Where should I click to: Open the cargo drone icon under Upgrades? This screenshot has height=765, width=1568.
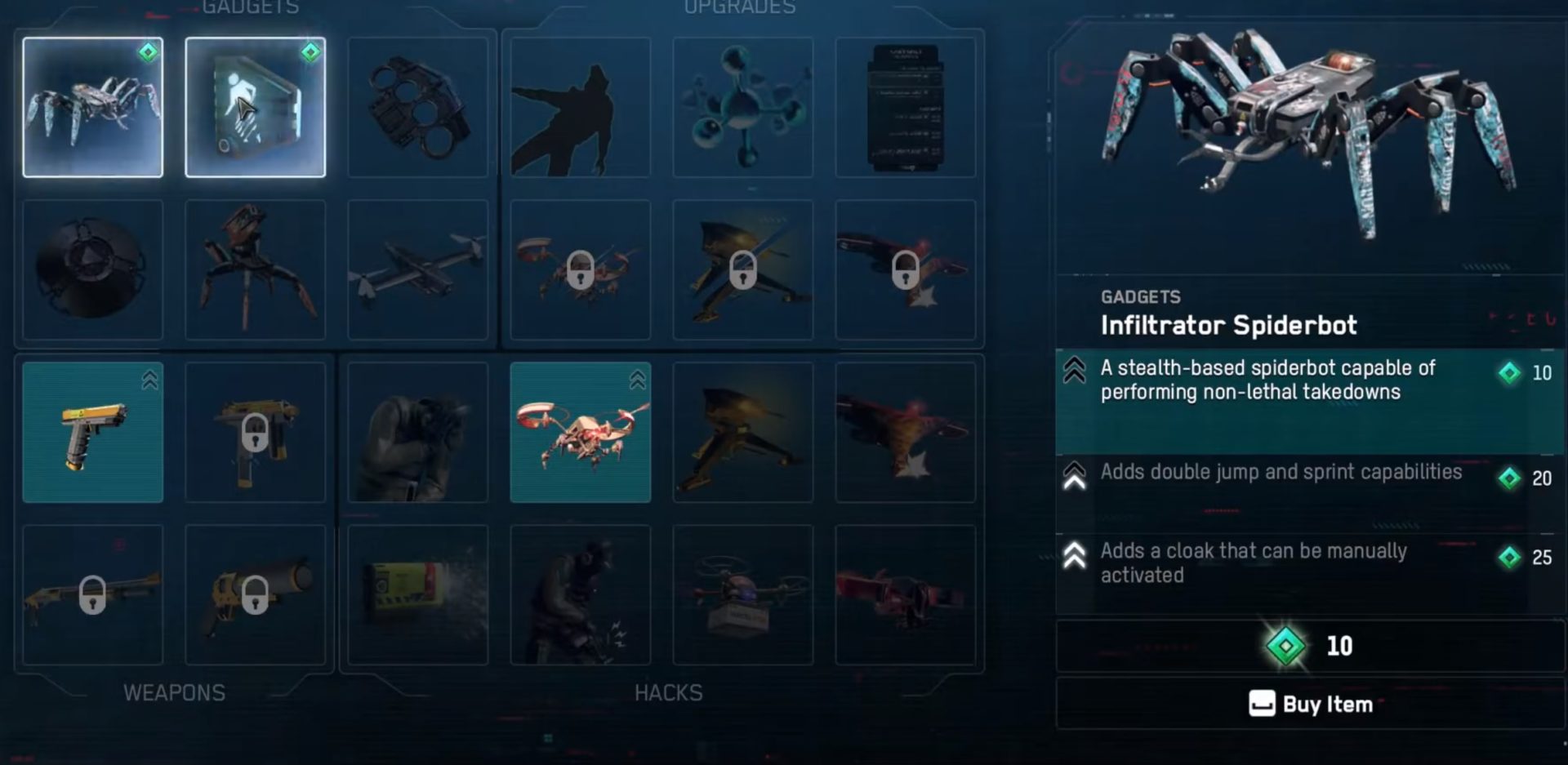[x=744, y=594]
